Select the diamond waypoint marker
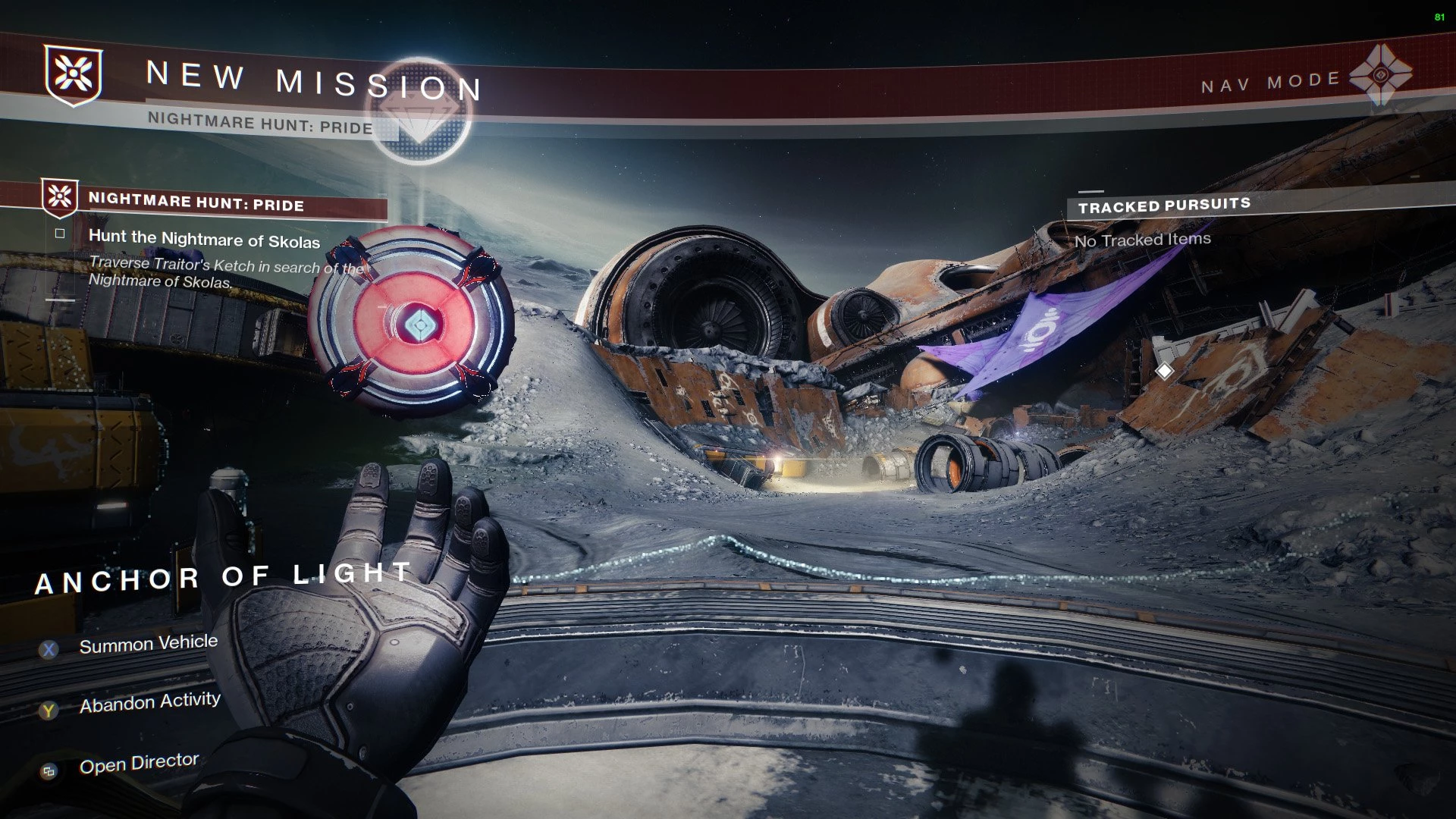The width and height of the screenshot is (1456, 819). 1164,371
